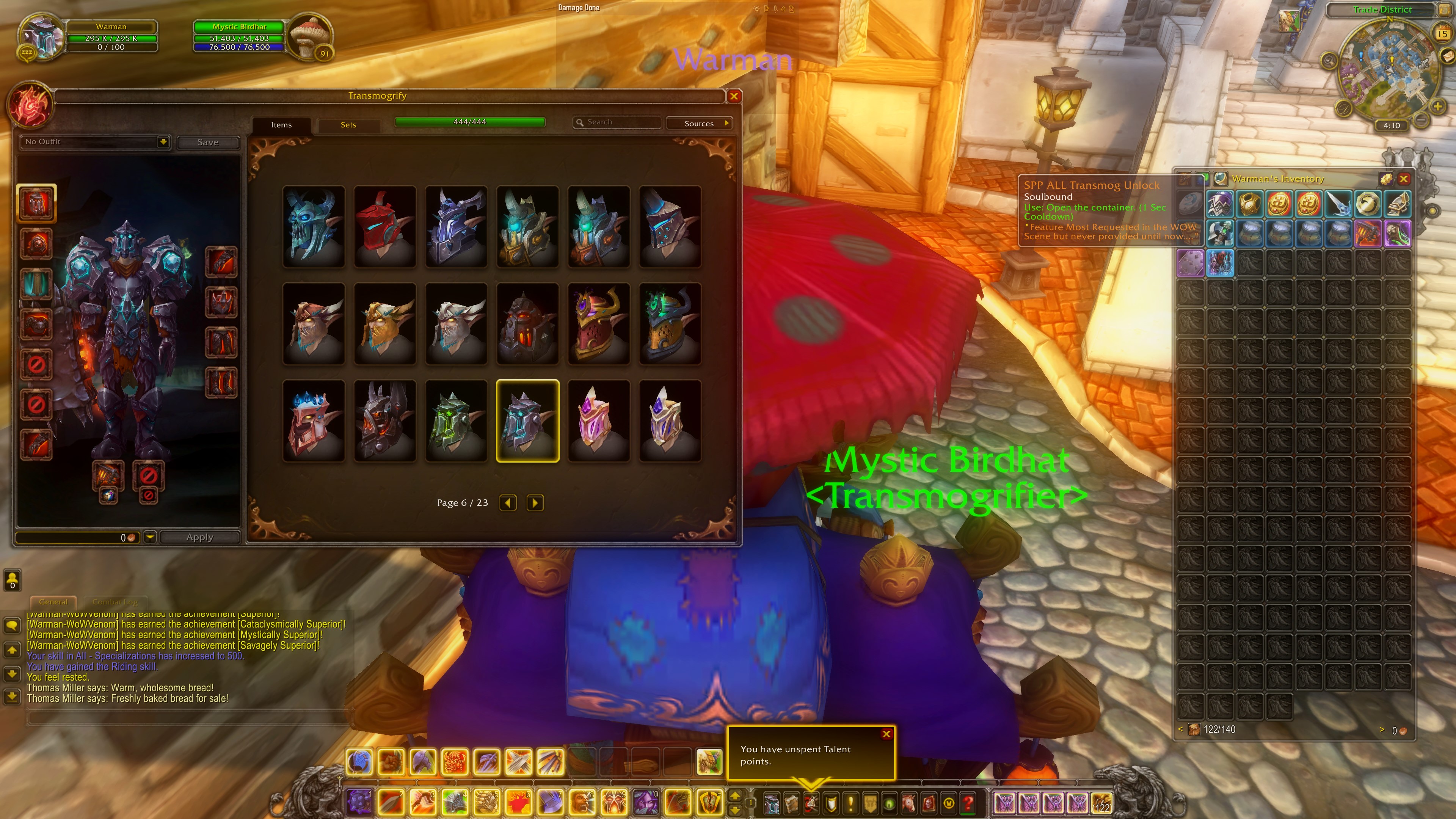The height and width of the screenshot is (819, 1456).
Task: Save the current outfit
Action: click(207, 143)
